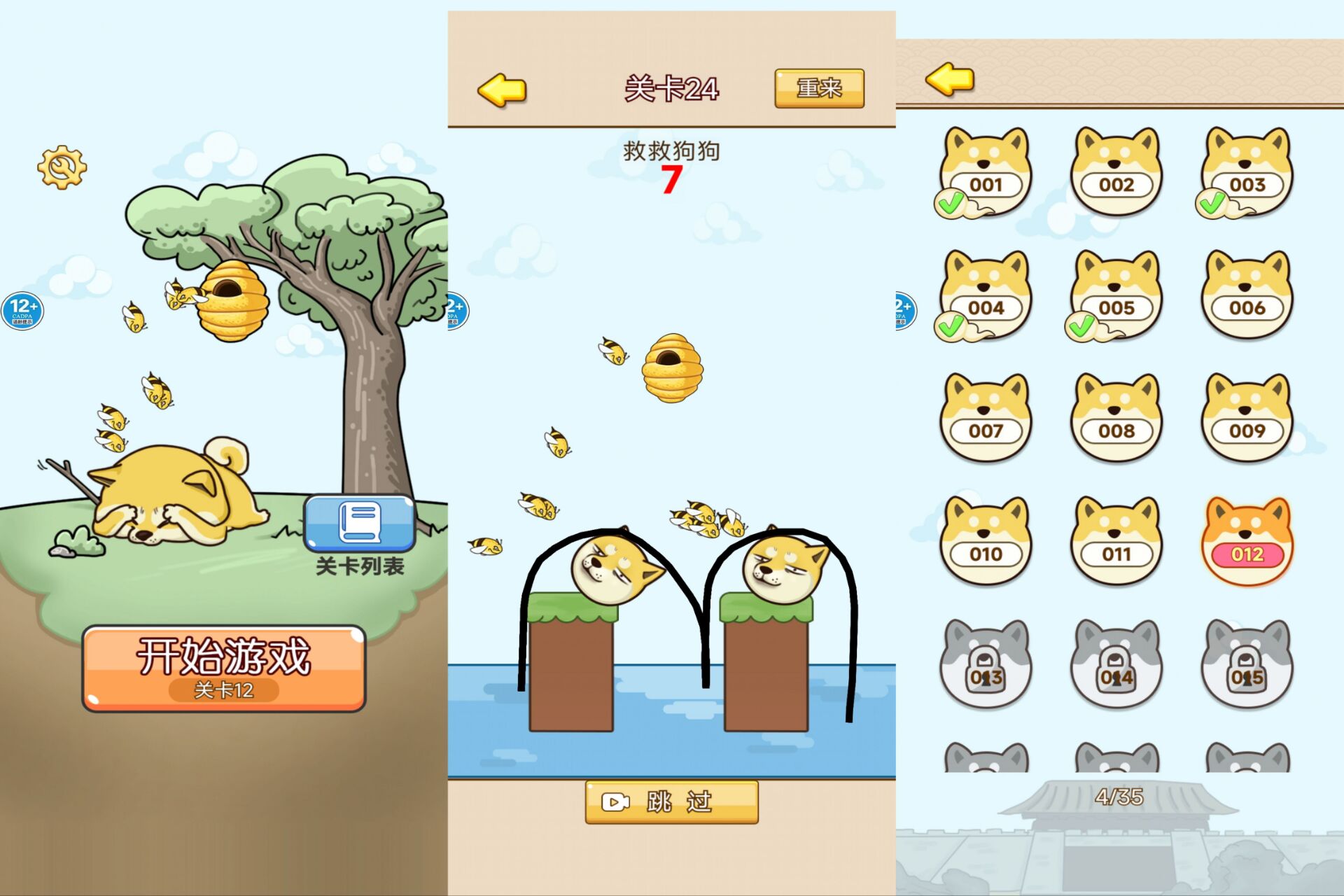Select level 003 dog tile
The image size is (1344, 896).
pyautogui.click(x=1247, y=171)
